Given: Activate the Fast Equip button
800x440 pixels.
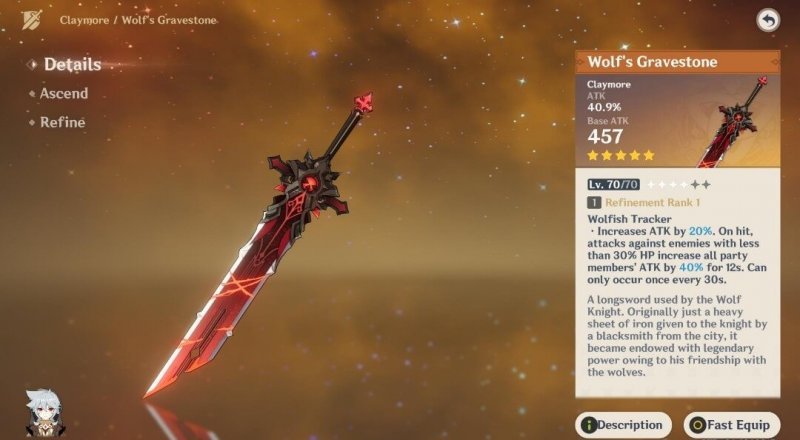Looking at the screenshot, I should [731, 425].
